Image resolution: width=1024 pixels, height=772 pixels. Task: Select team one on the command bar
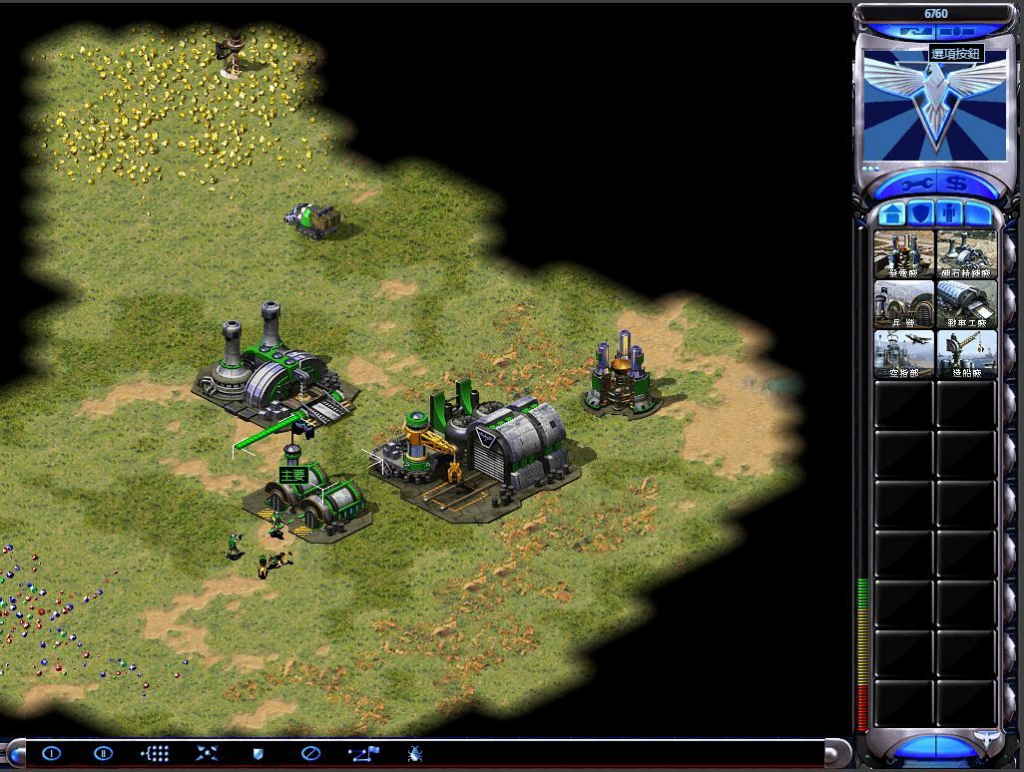(51, 753)
